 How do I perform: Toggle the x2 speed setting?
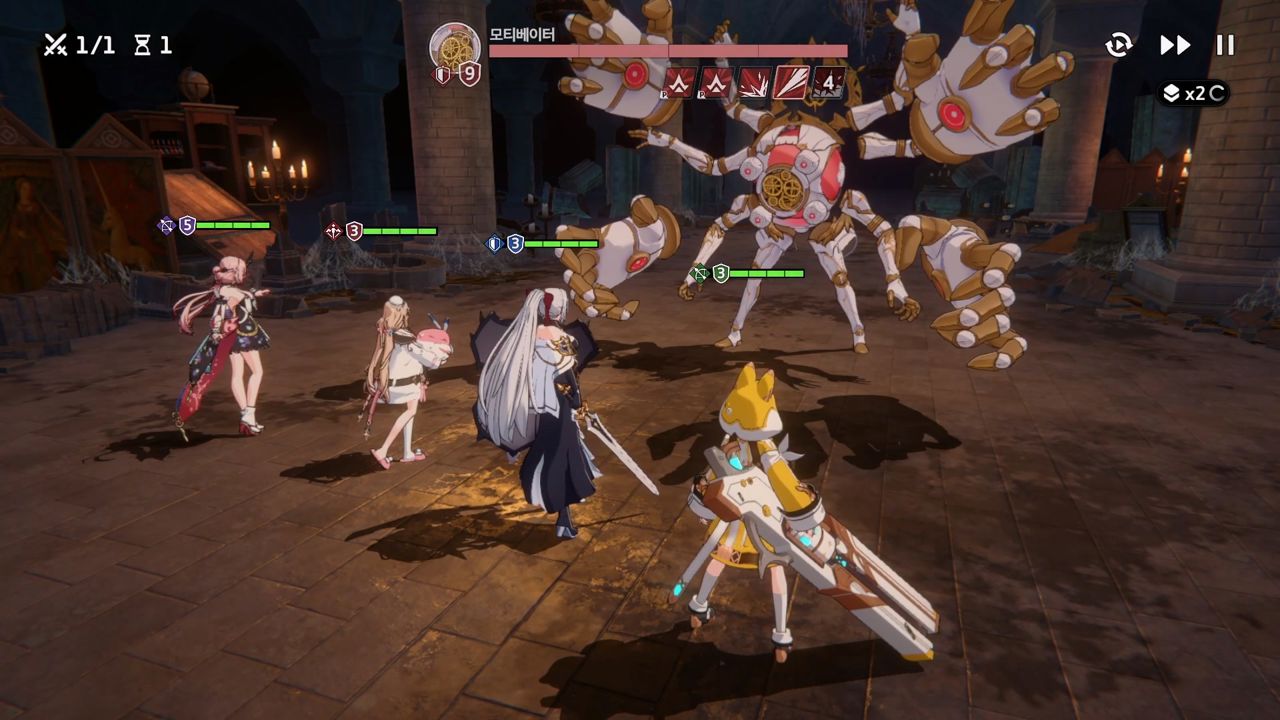[x=1193, y=93]
